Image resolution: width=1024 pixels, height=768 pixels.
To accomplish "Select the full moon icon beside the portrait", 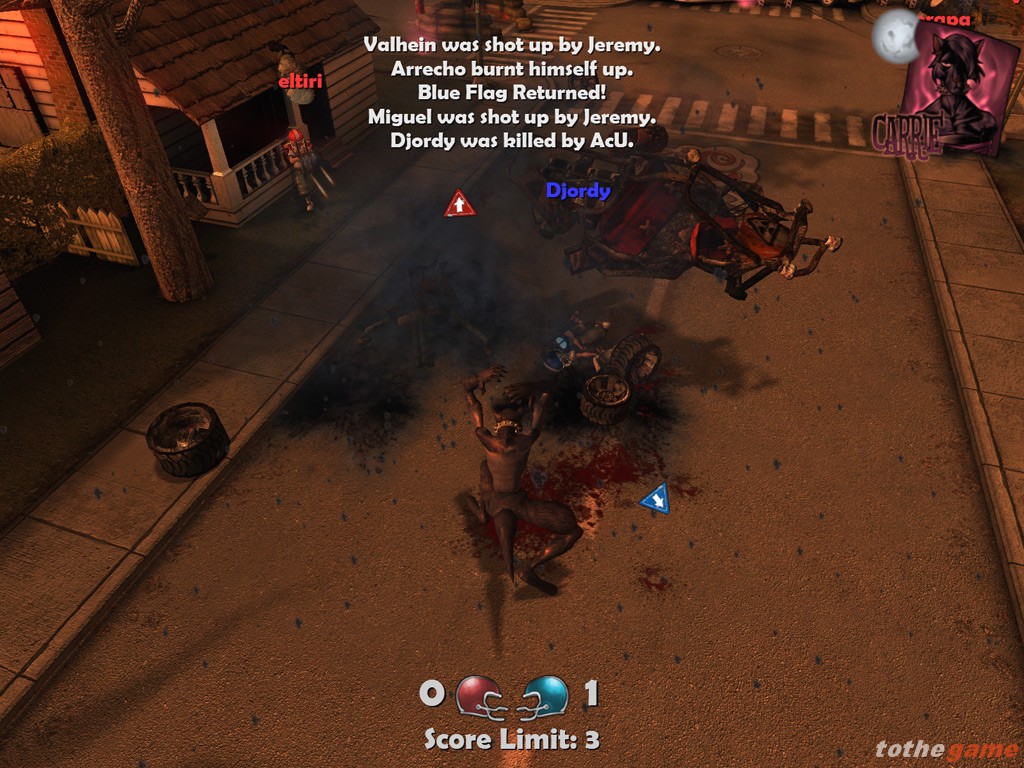I will click(895, 35).
